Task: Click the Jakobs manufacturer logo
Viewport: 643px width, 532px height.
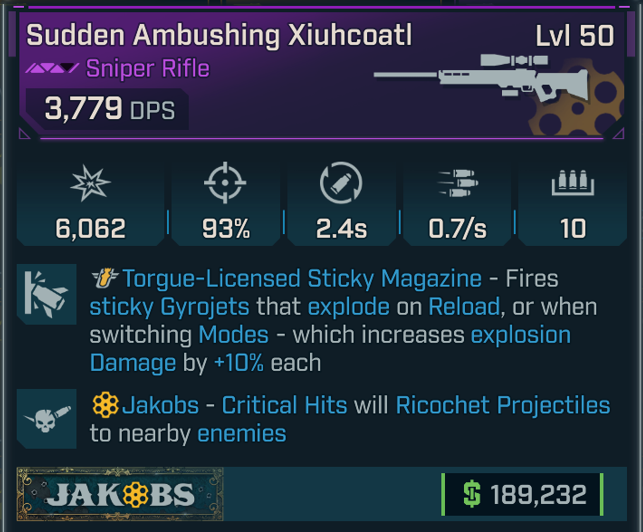Action: coord(121,494)
